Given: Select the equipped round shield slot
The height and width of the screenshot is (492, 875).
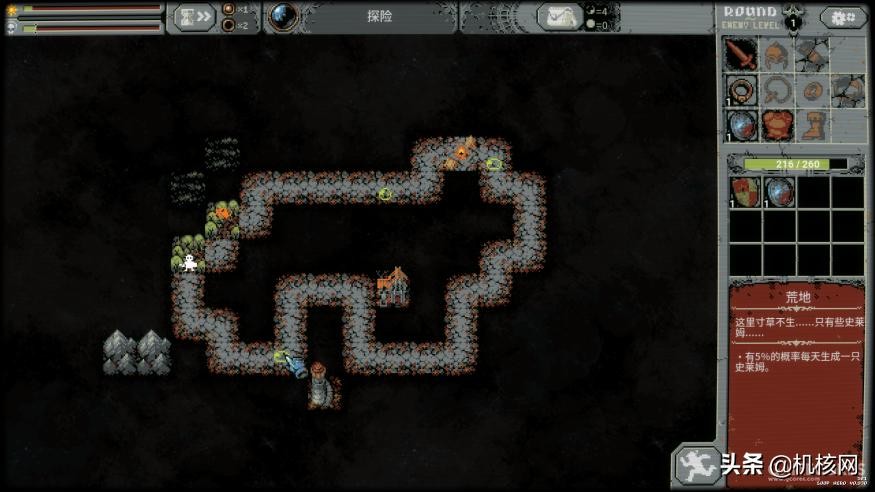Looking at the screenshot, I should [741, 126].
